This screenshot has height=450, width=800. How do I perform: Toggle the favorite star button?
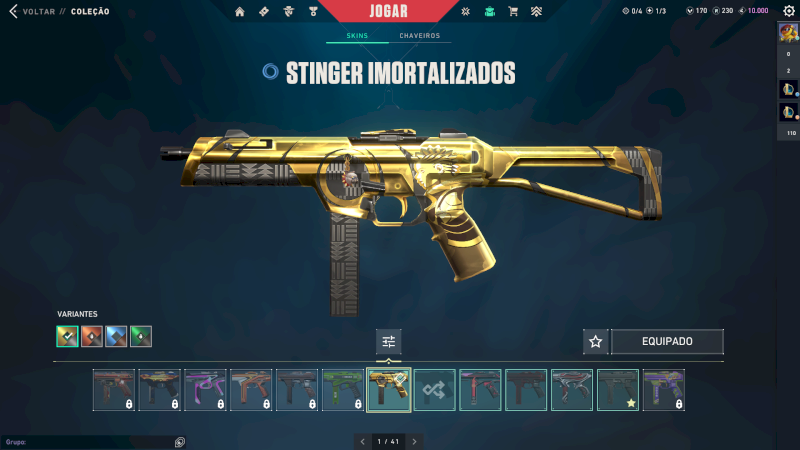click(x=596, y=342)
